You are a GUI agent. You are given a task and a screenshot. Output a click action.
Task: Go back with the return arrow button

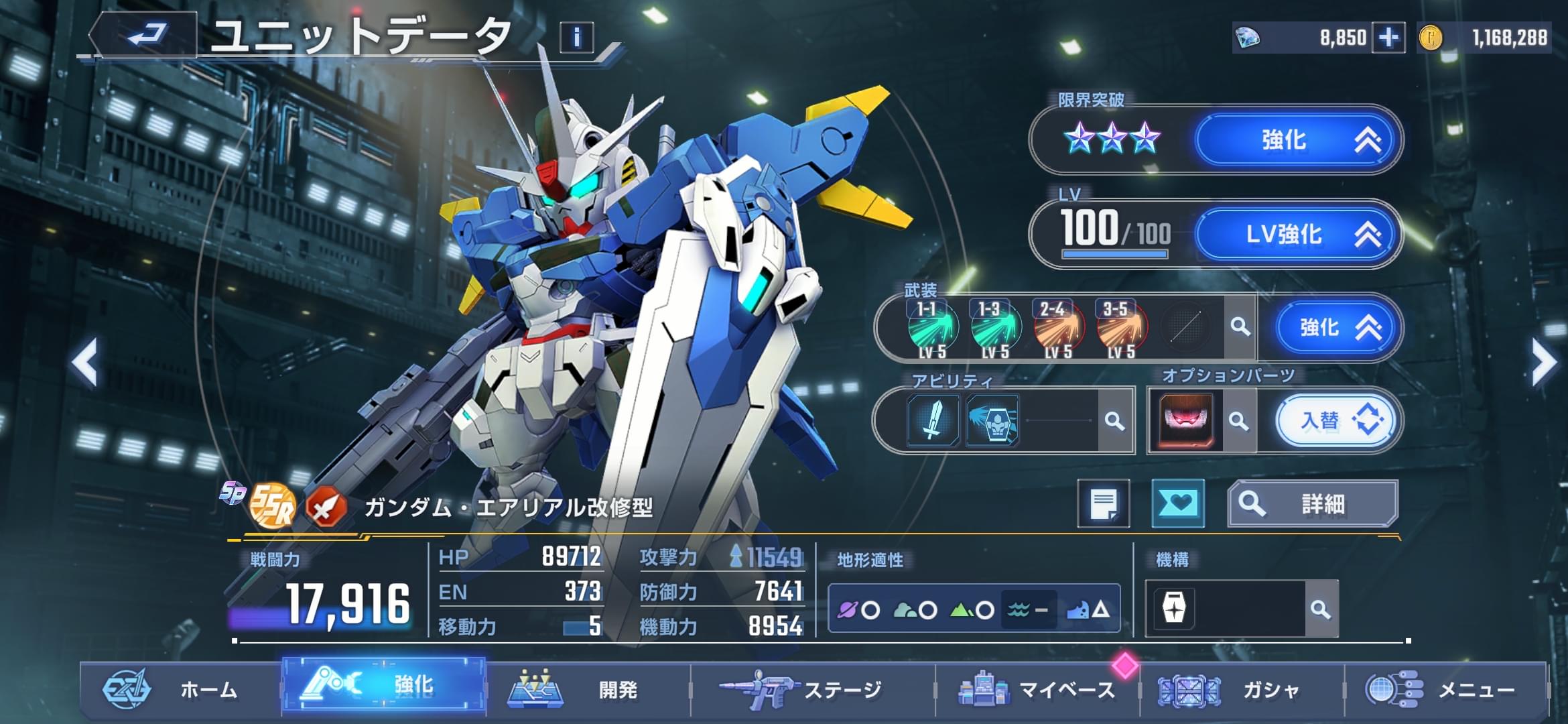pos(146,36)
